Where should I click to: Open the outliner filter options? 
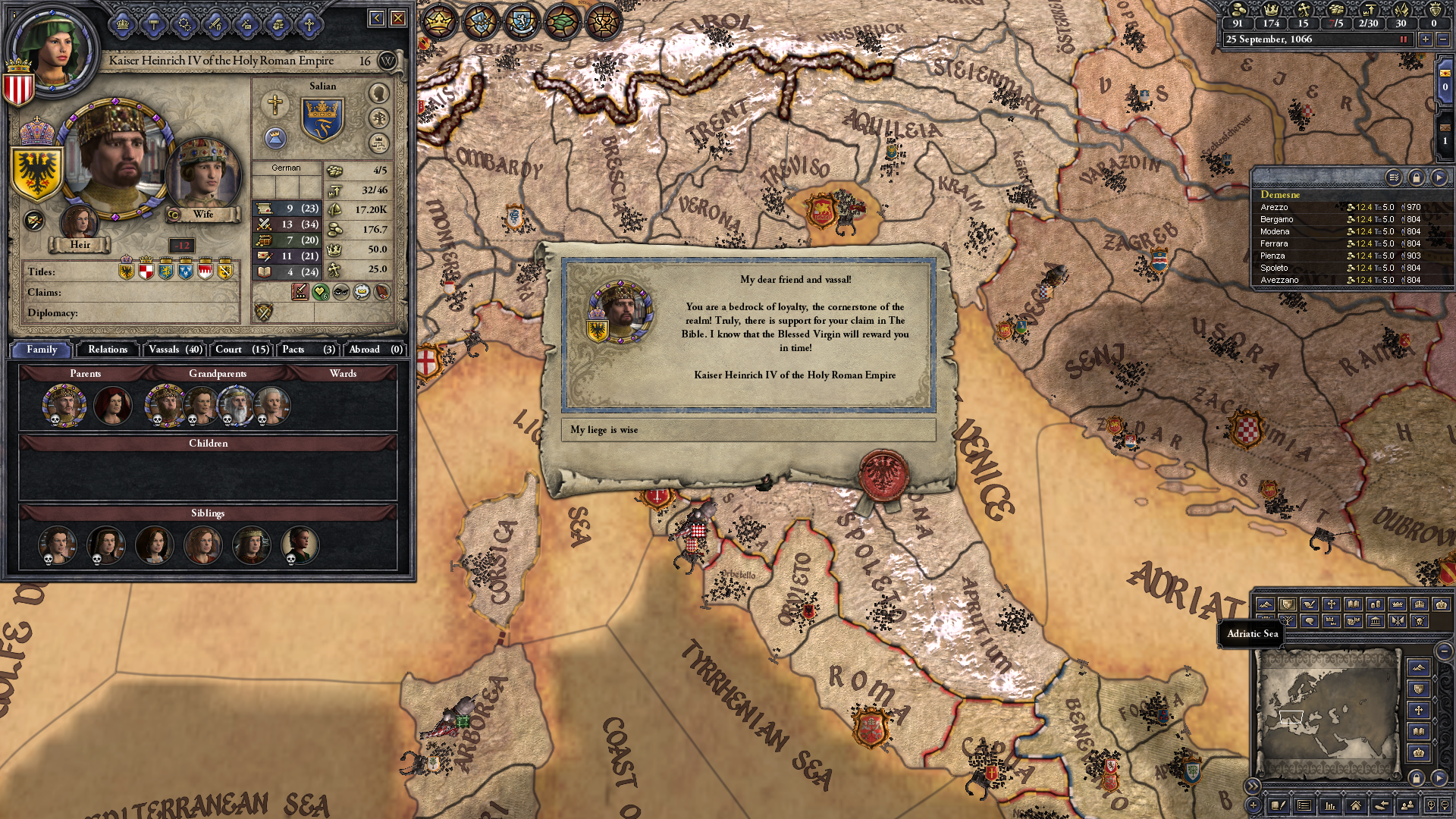point(1394,179)
